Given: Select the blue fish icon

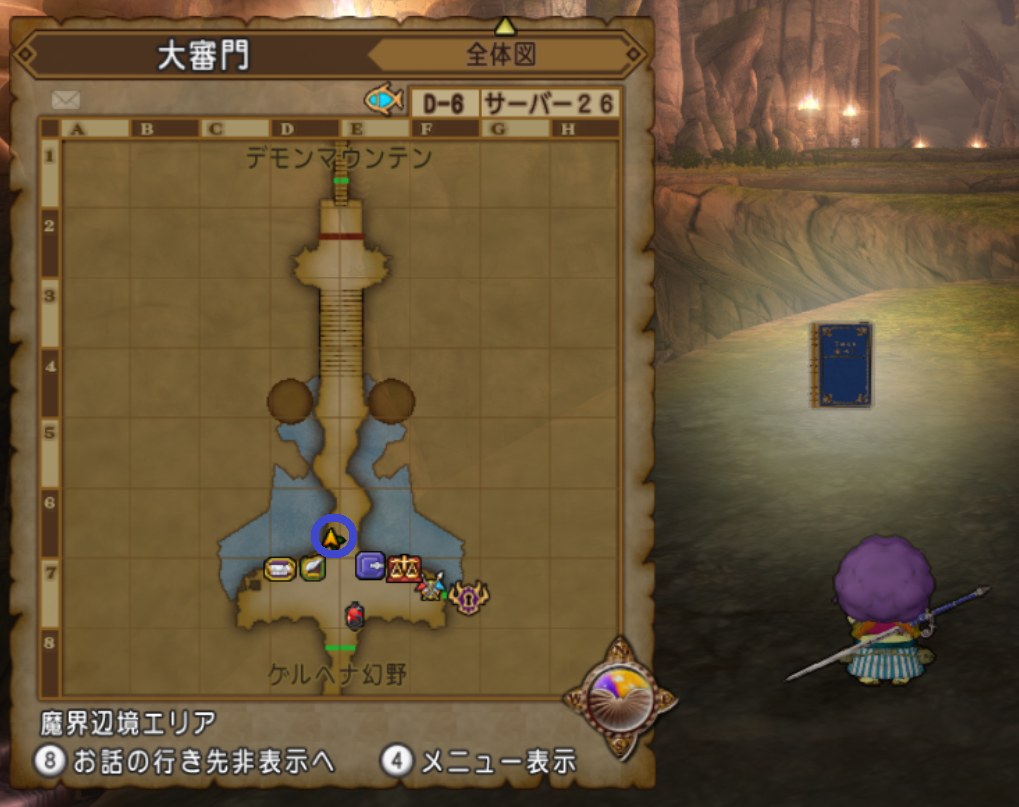Looking at the screenshot, I should 384,99.
